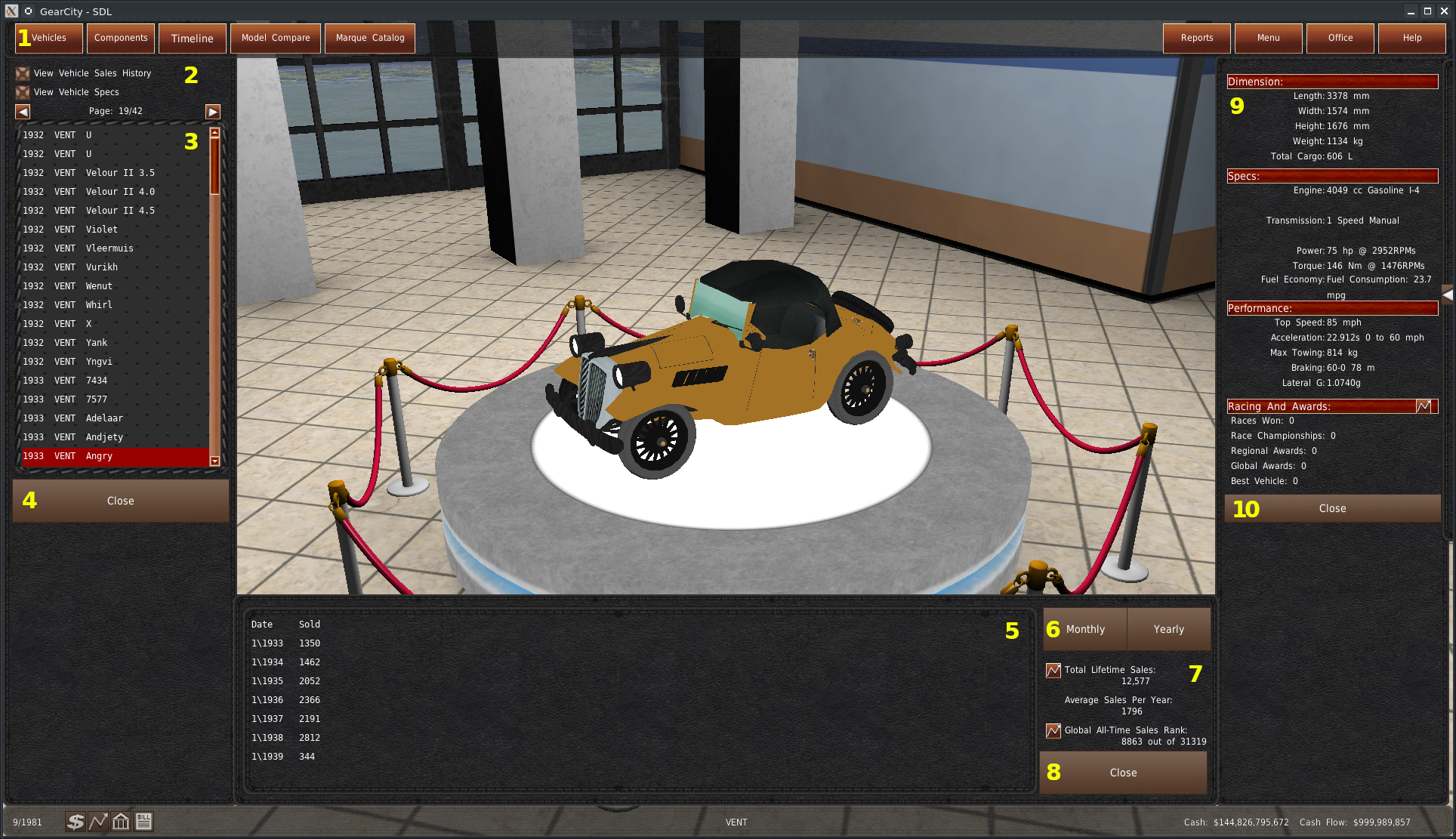Maximize the GearCity window

1427,11
